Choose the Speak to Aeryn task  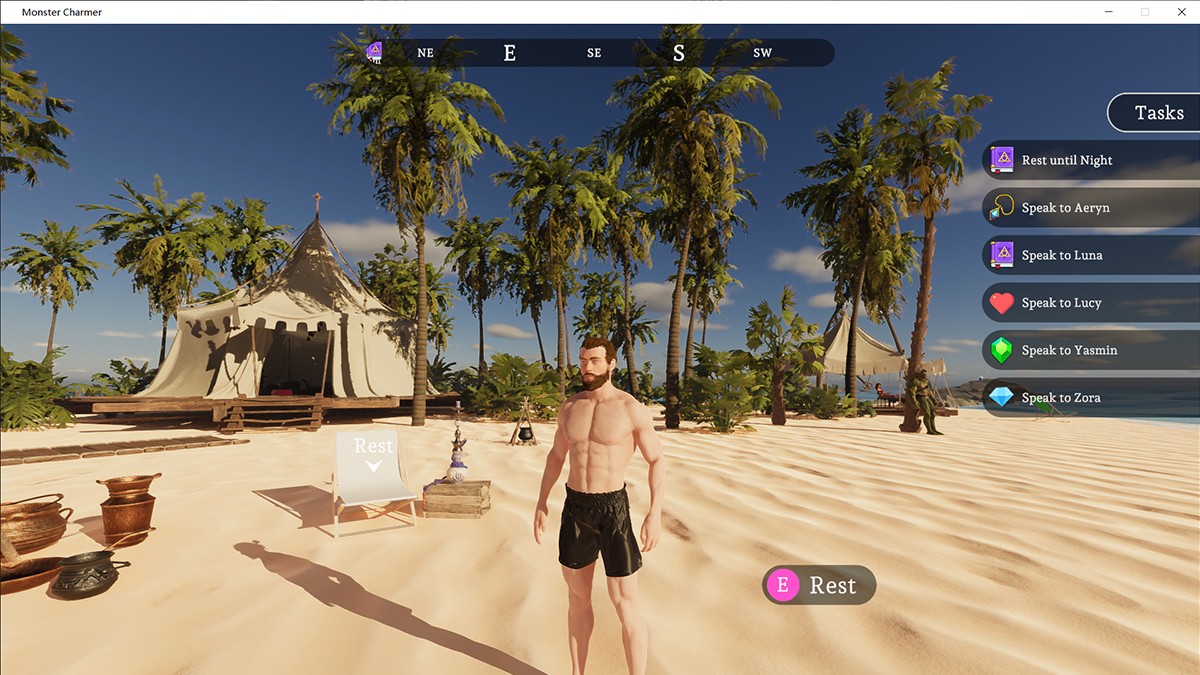point(1065,208)
